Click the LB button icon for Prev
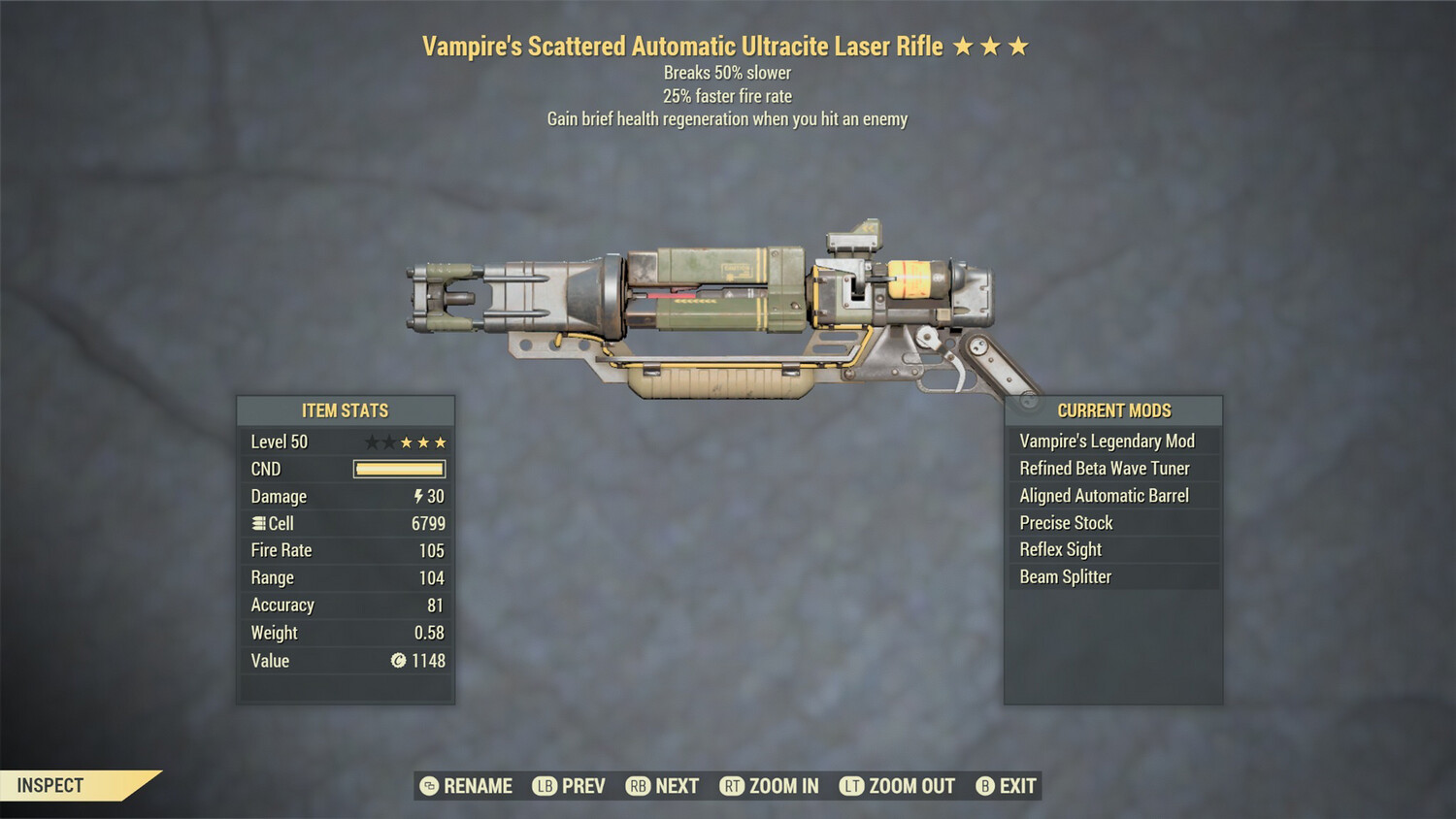This screenshot has width=1456, height=819. (545, 786)
